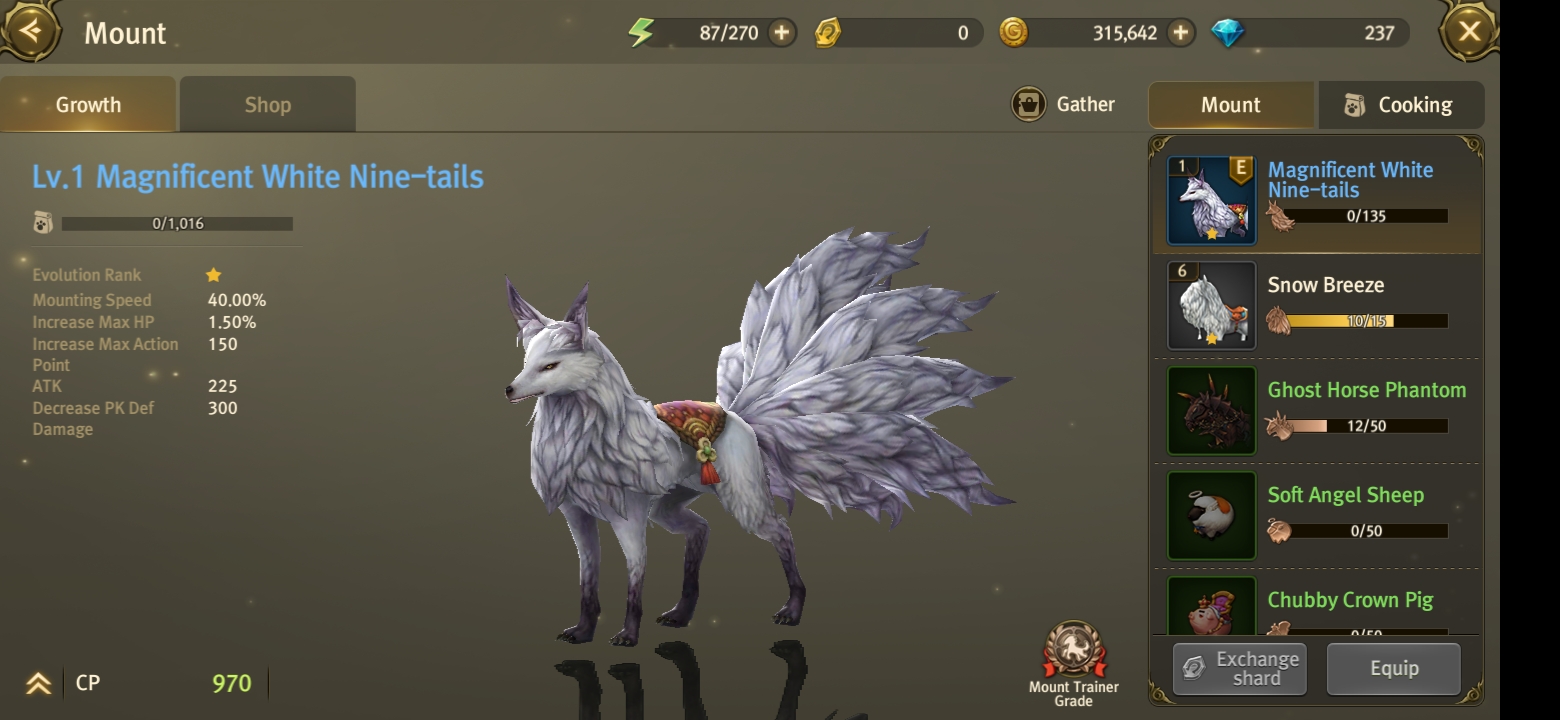Select the Mount list tab
Image resolution: width=1560 pixels, height=720 pixels.
[1230, 105]
